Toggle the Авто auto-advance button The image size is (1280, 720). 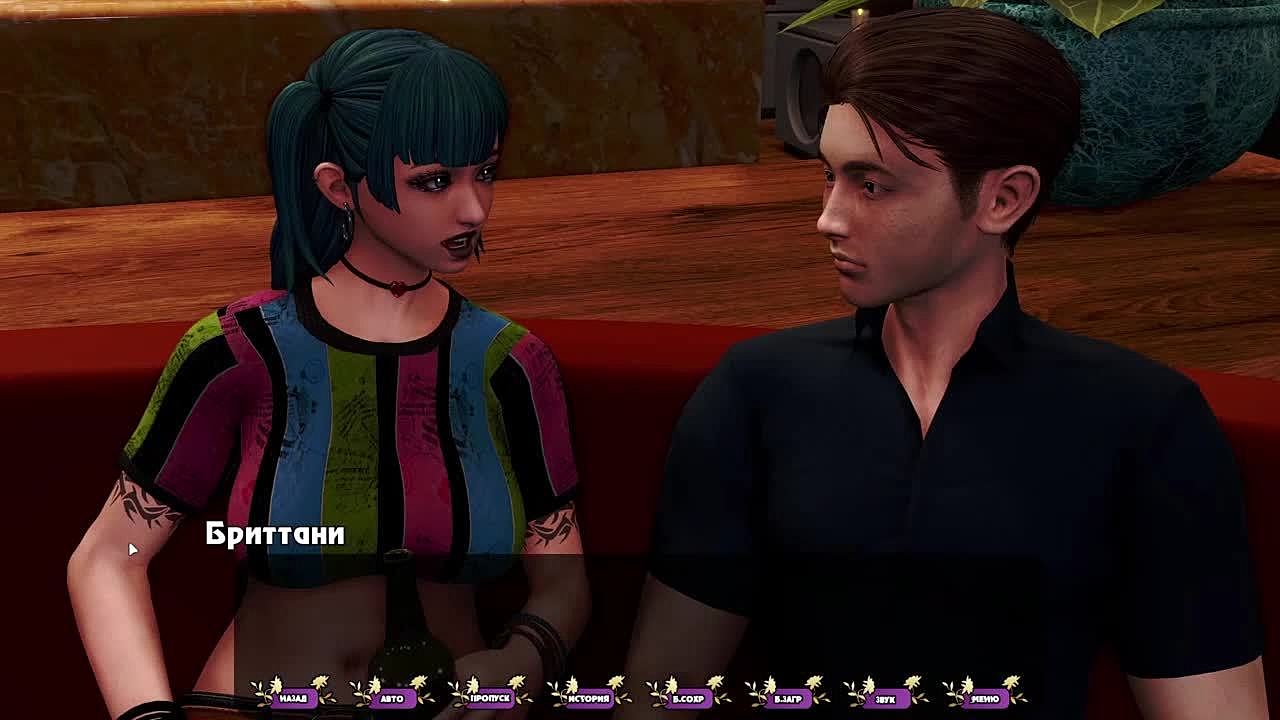click(x=392, y=697)
